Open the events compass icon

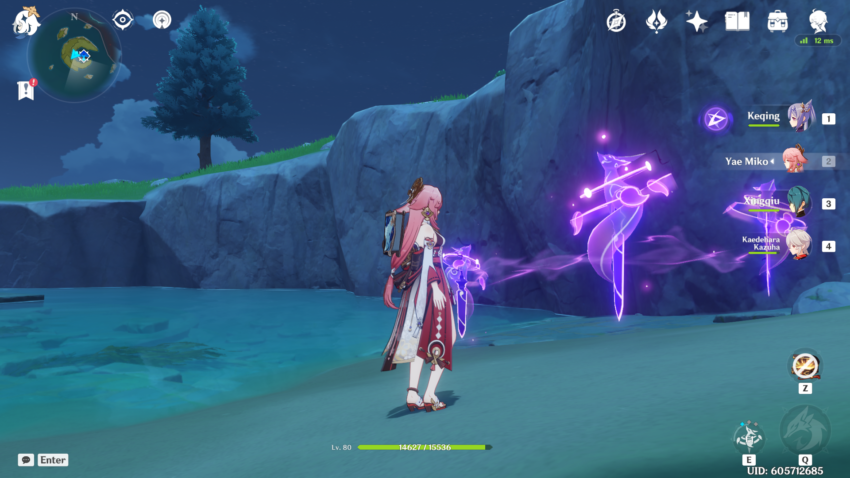pyautogui.click(x=616, y=21)
